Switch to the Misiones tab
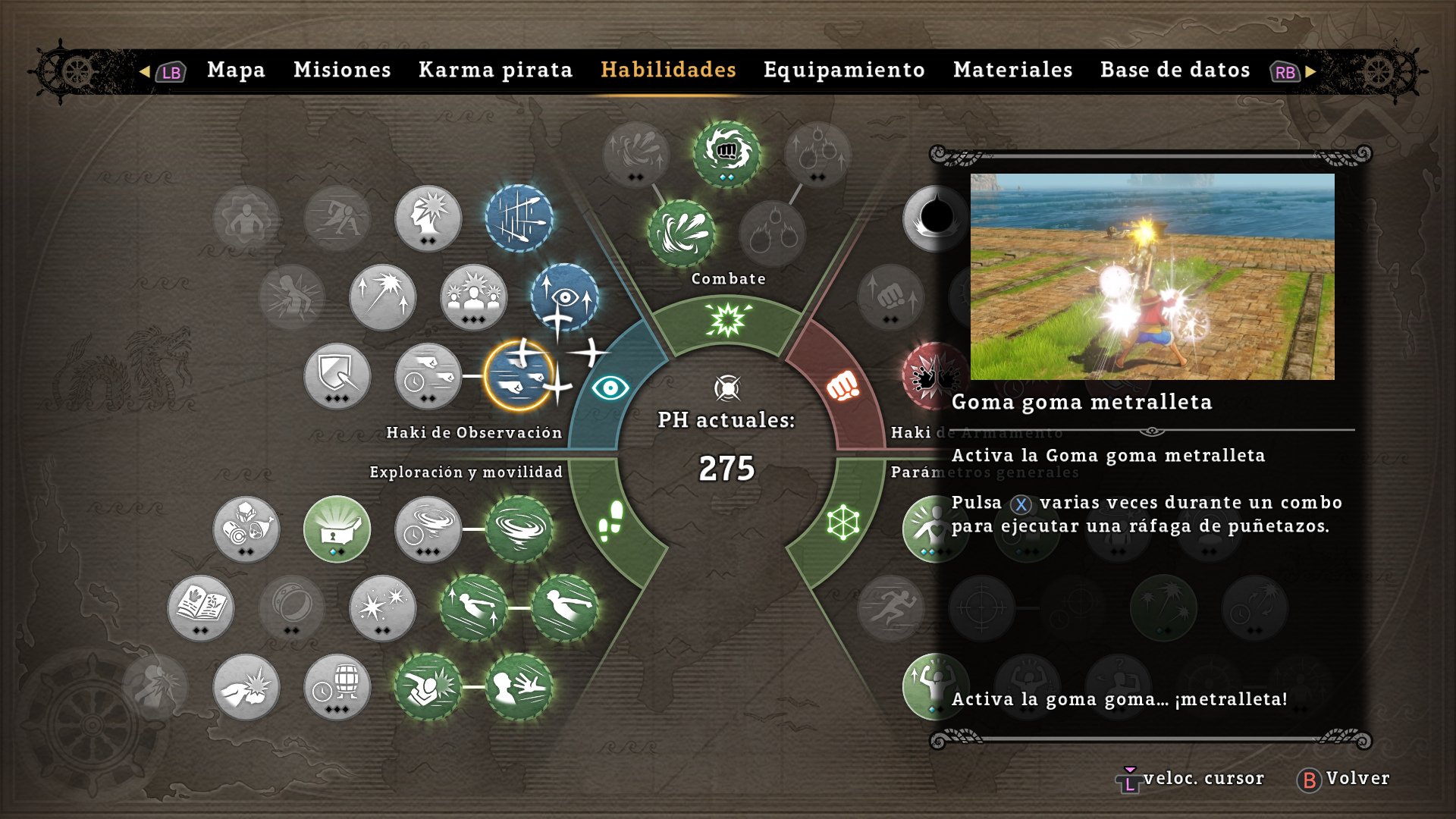 pyautogui.click(x=342, y=71)
